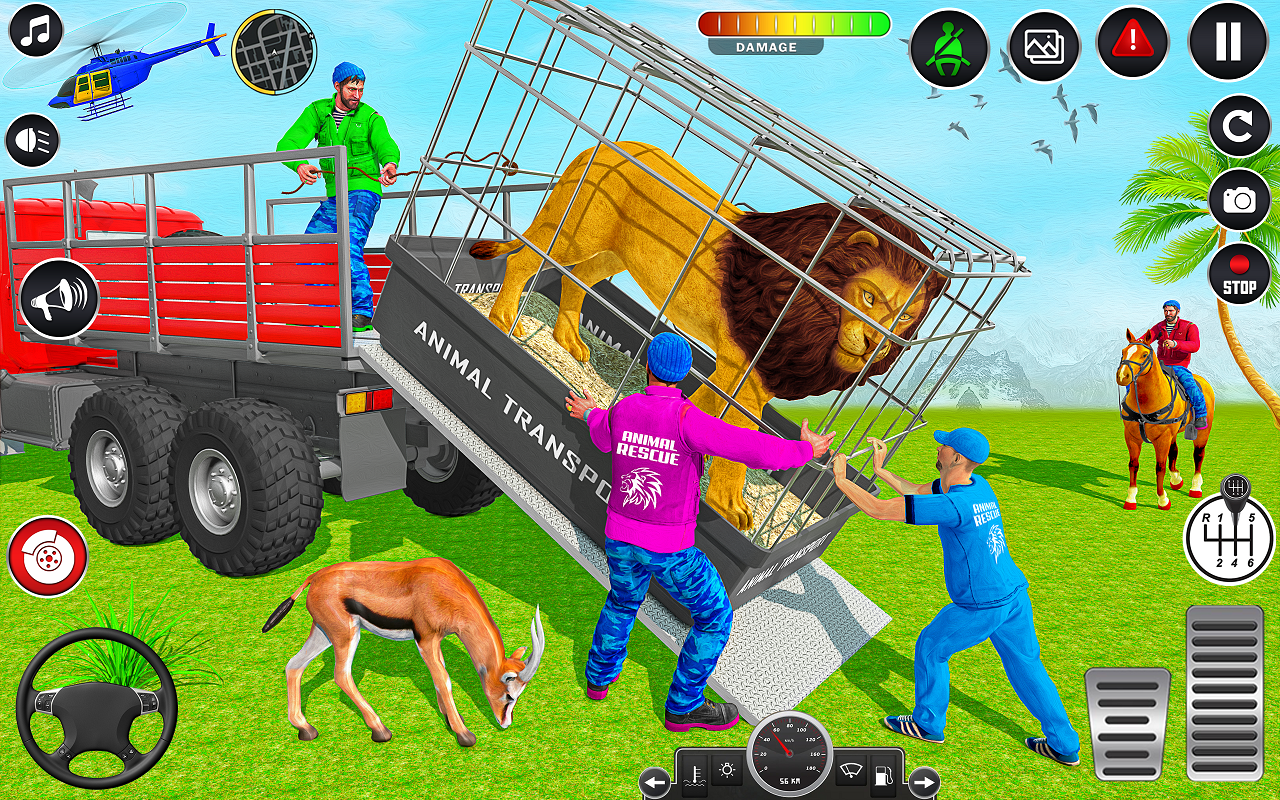
Task: Open the photo gallery icon
Action: coord(1043,45)
